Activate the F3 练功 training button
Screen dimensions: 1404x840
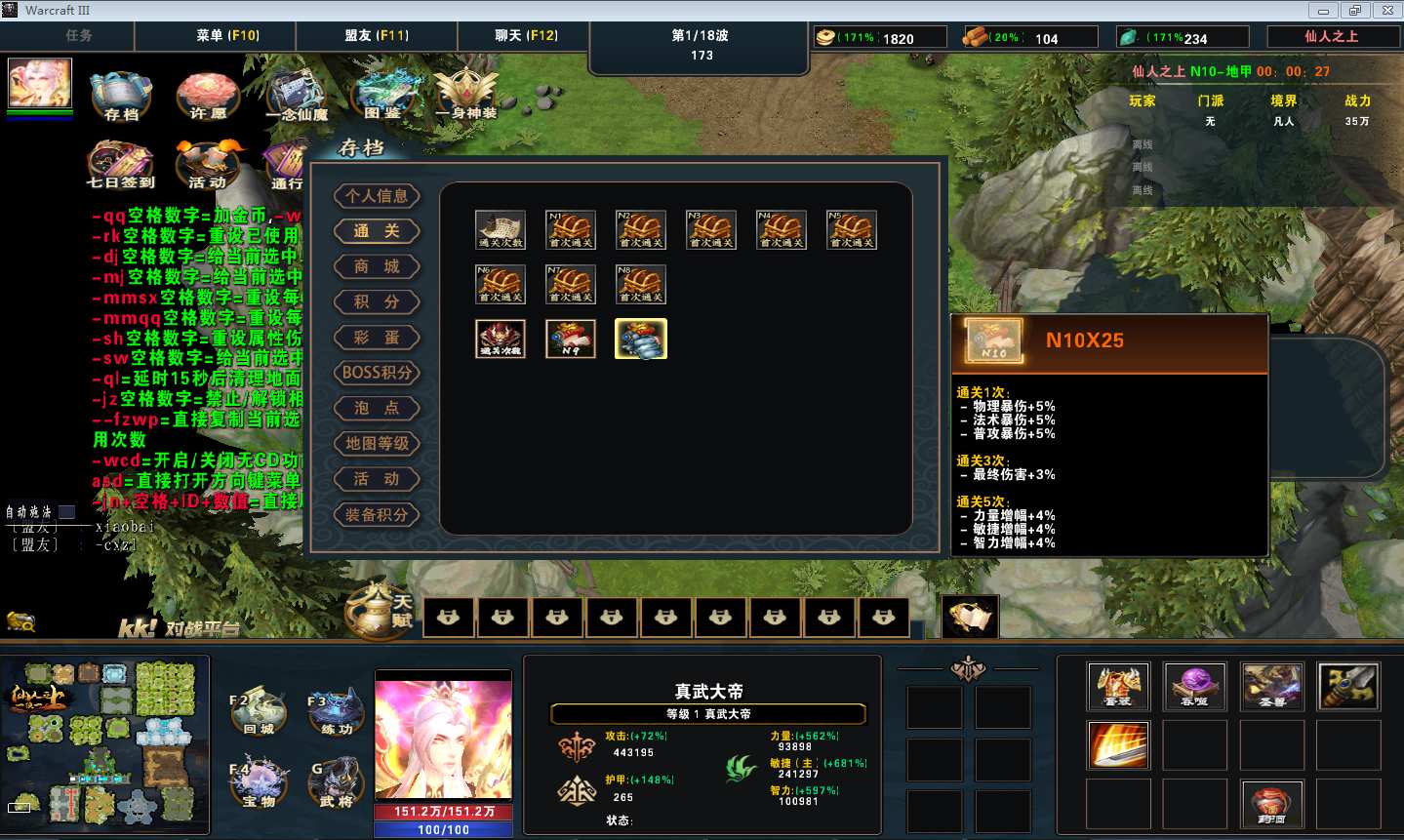335,713
